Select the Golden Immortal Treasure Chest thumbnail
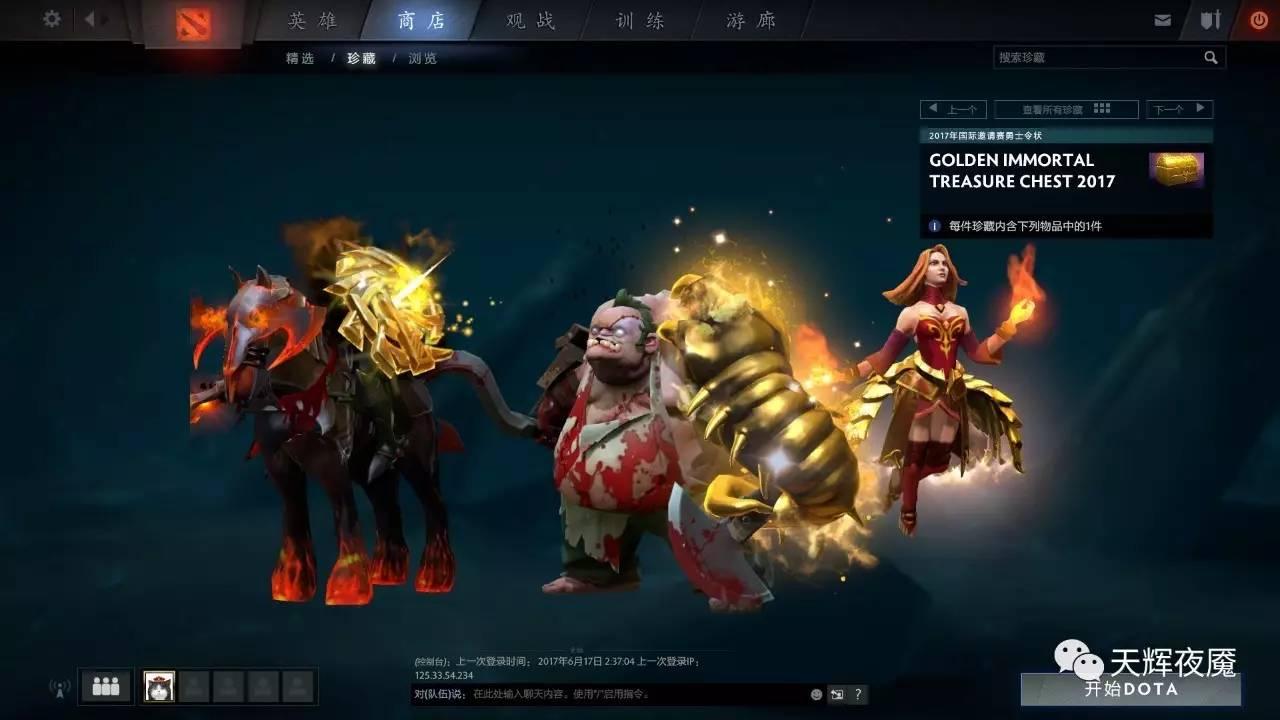This screenshot has width=1280, height=720. pos(1177,169)
